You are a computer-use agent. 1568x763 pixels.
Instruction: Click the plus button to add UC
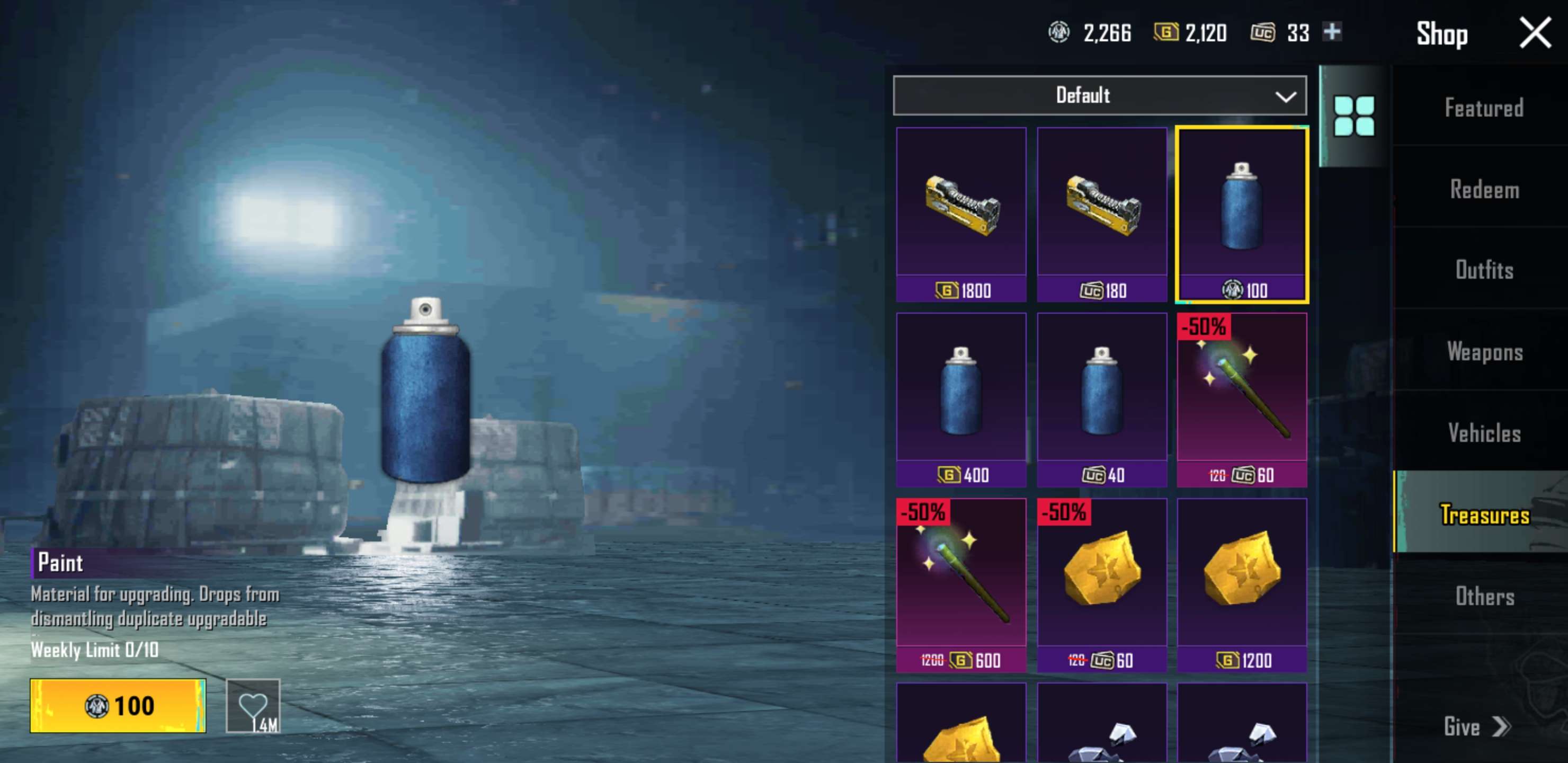click(1333, 33)
